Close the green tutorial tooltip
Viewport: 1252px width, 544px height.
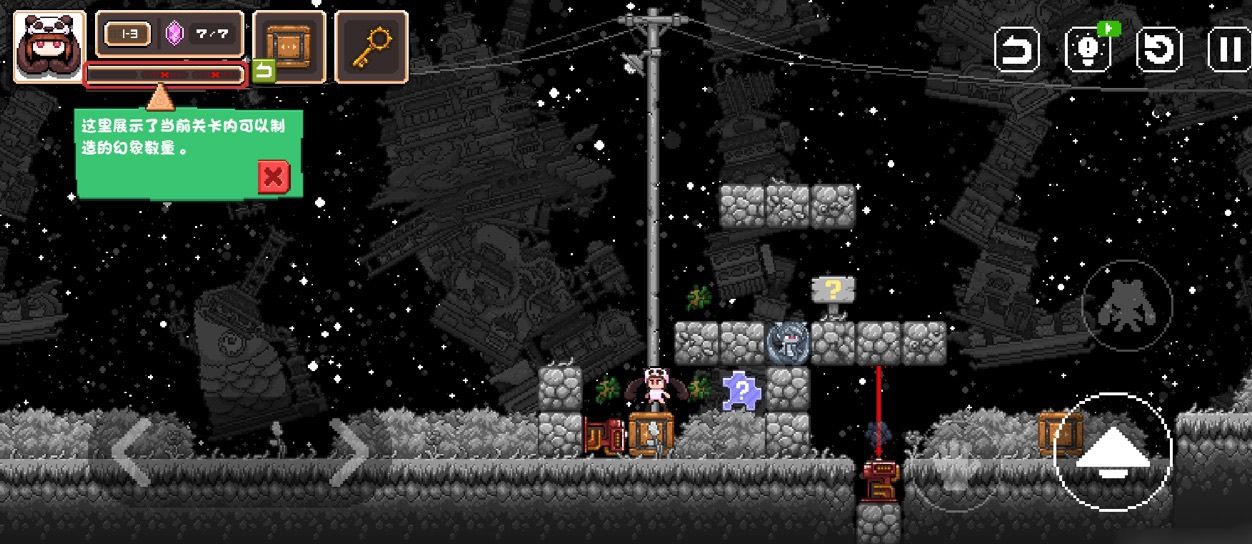coord(273,177)
